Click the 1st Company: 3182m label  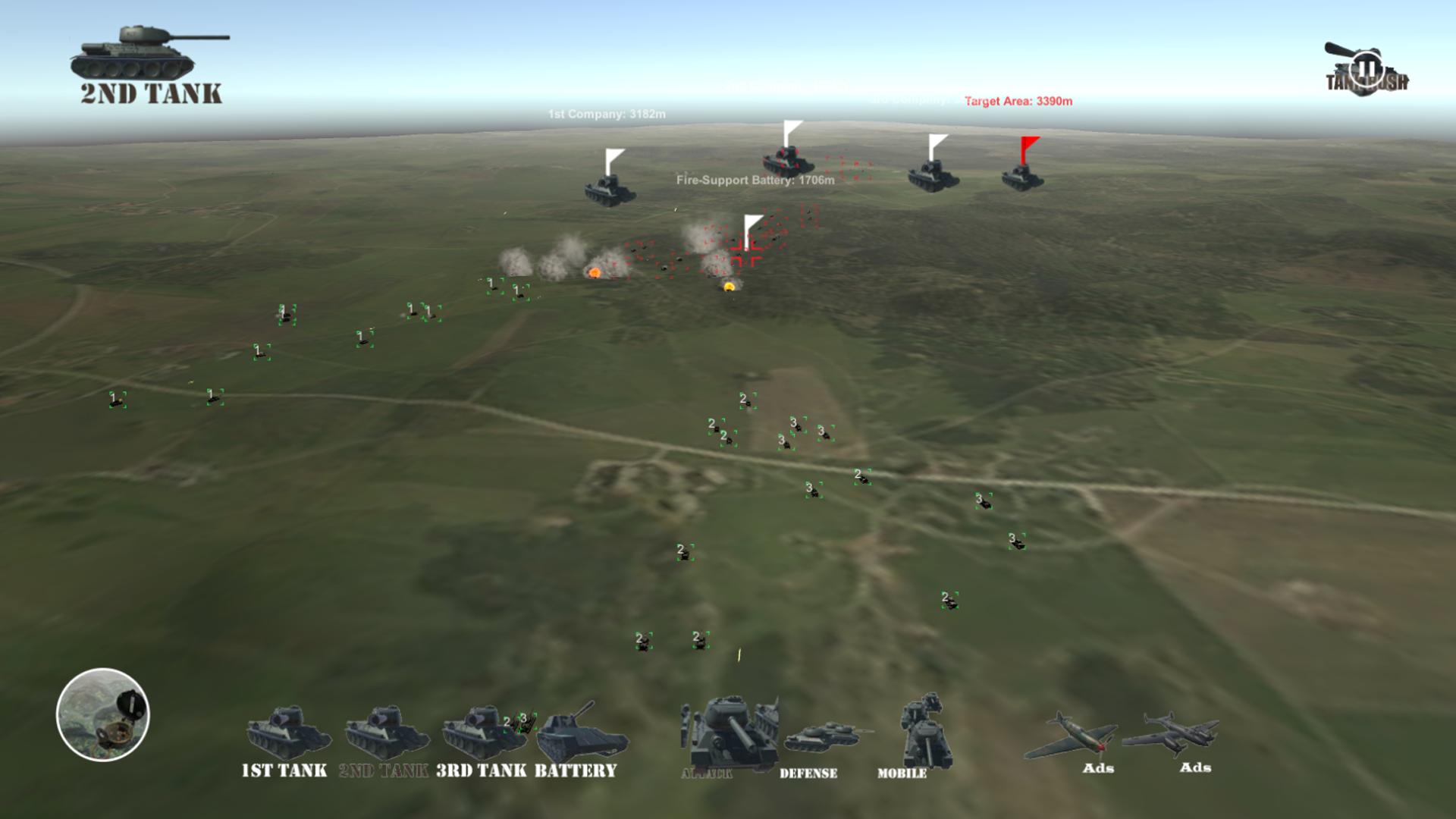point(605,115)
